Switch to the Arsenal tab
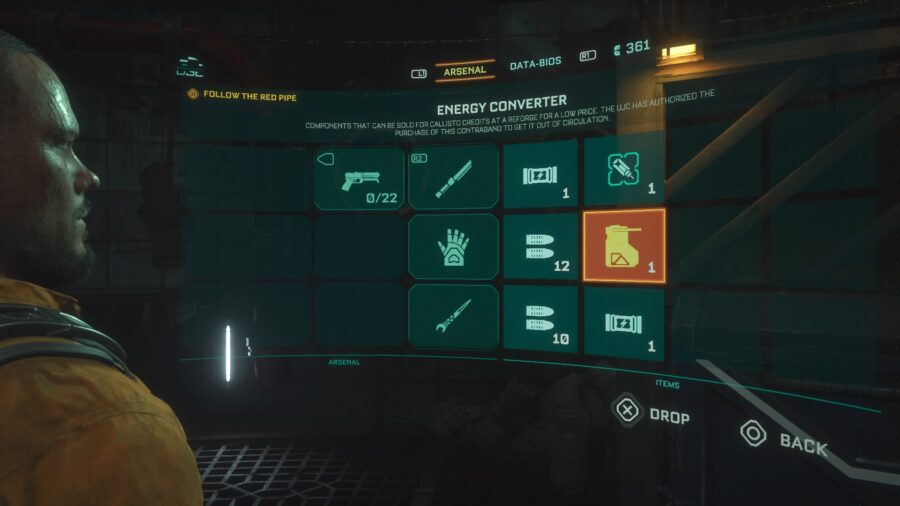This screenshot has width=900, height=506. (x=465, y=70)
